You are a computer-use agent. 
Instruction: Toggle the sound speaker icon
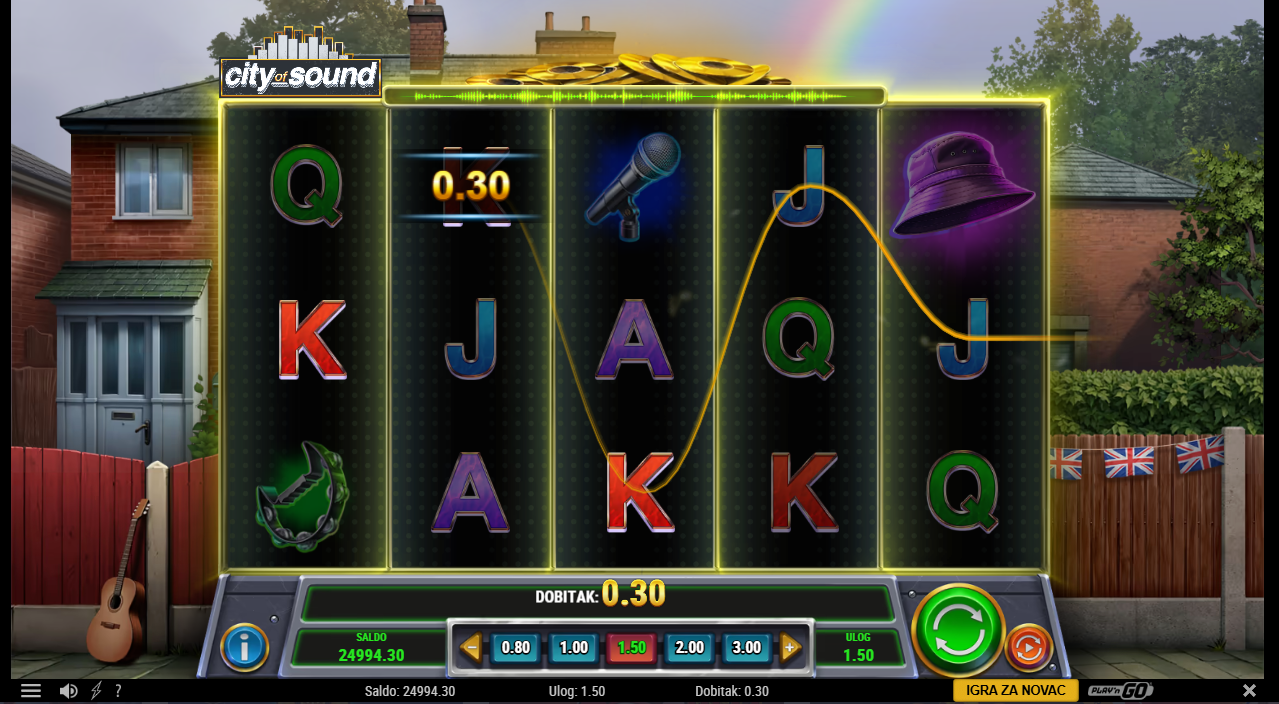68,691
